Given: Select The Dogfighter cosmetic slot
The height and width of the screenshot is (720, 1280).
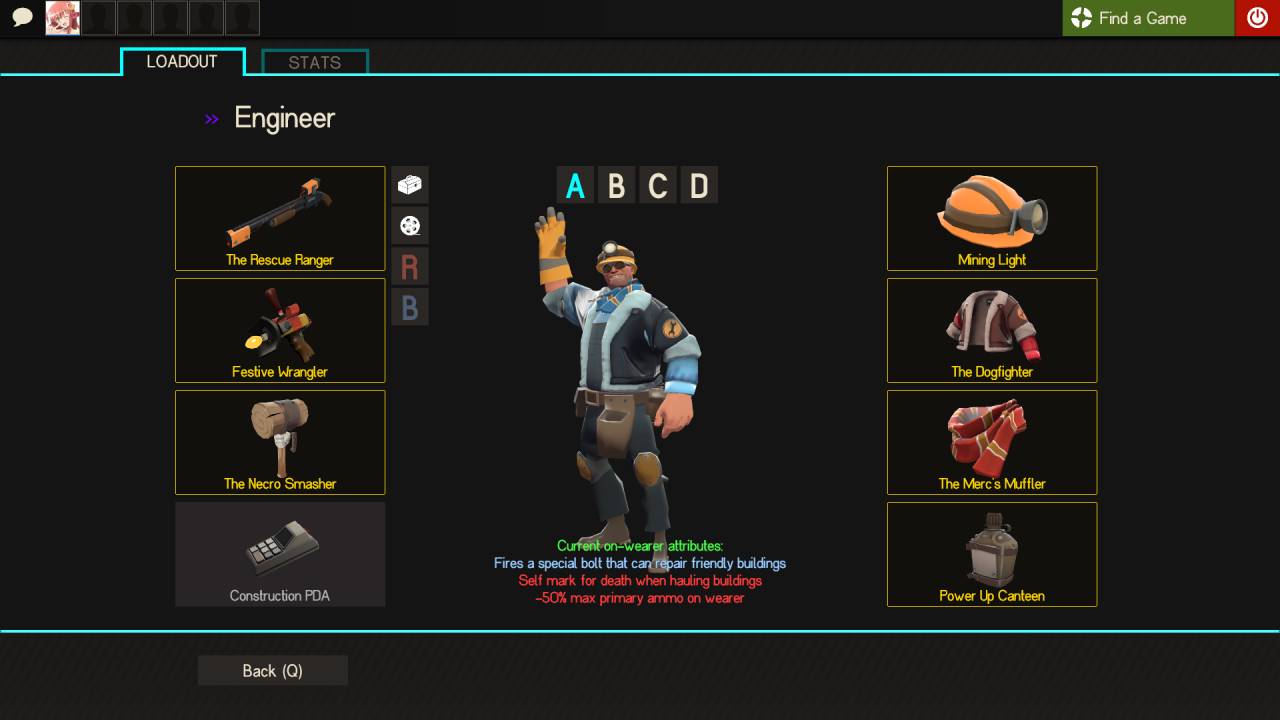Looking at the screenshot, I should [992, 330].
